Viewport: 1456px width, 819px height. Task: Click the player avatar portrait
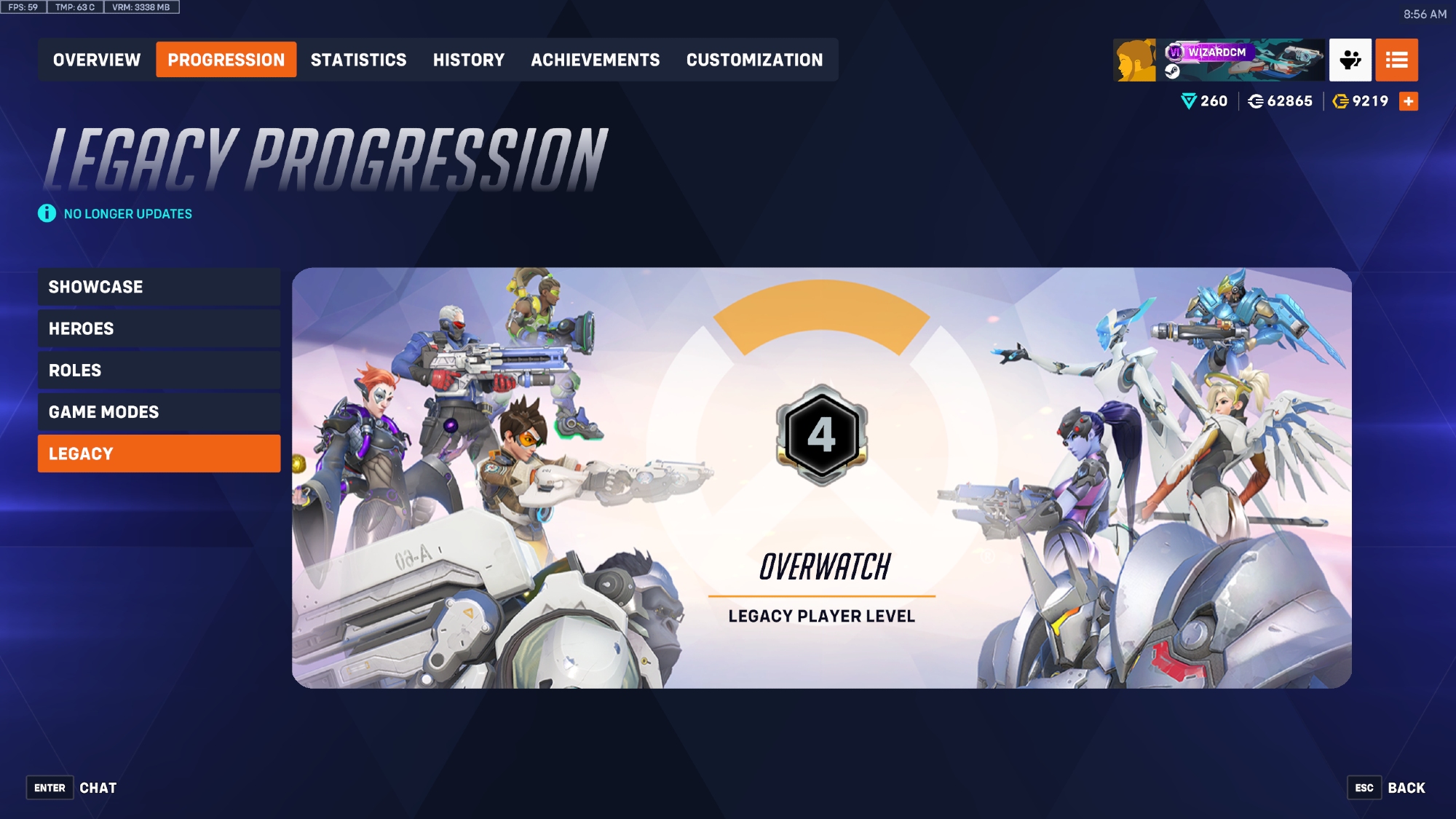tap(1134, 60)
